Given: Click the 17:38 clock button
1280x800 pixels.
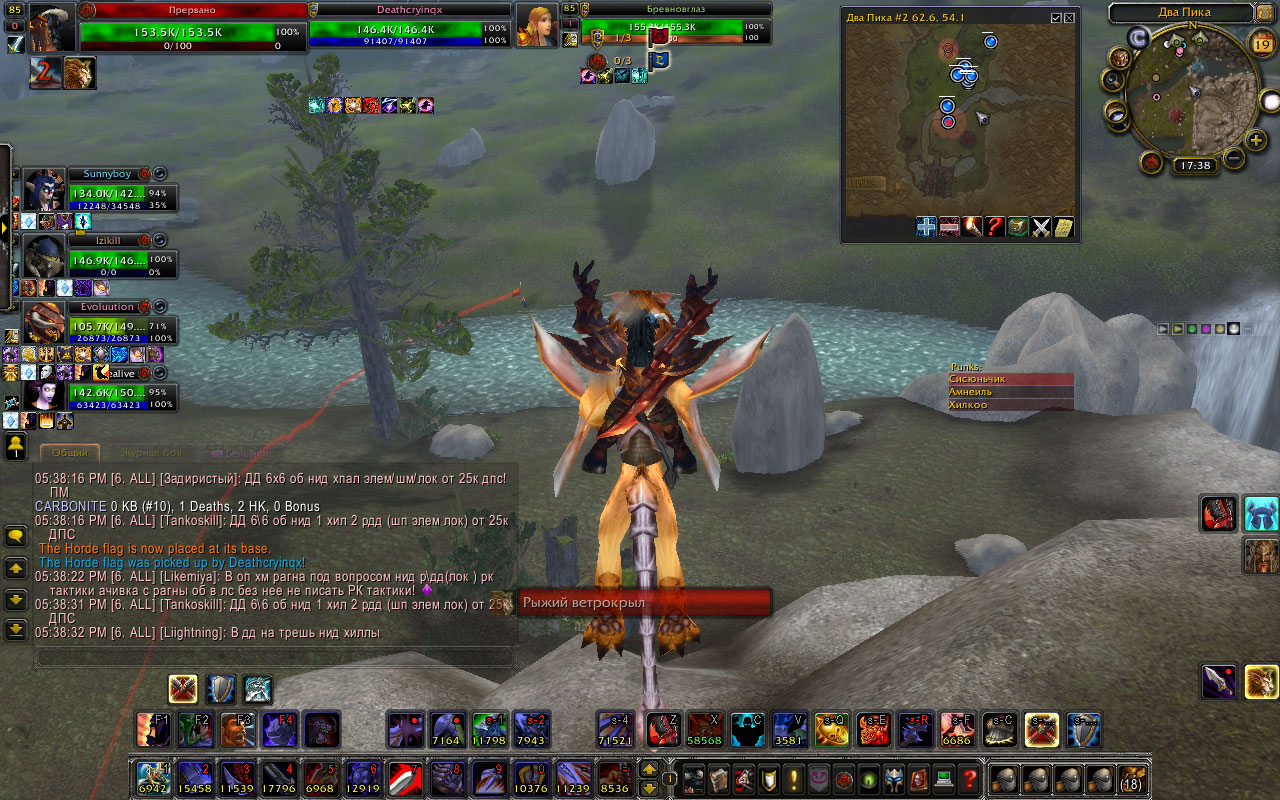Looking at the screenshot, I should coord(1194,166).
